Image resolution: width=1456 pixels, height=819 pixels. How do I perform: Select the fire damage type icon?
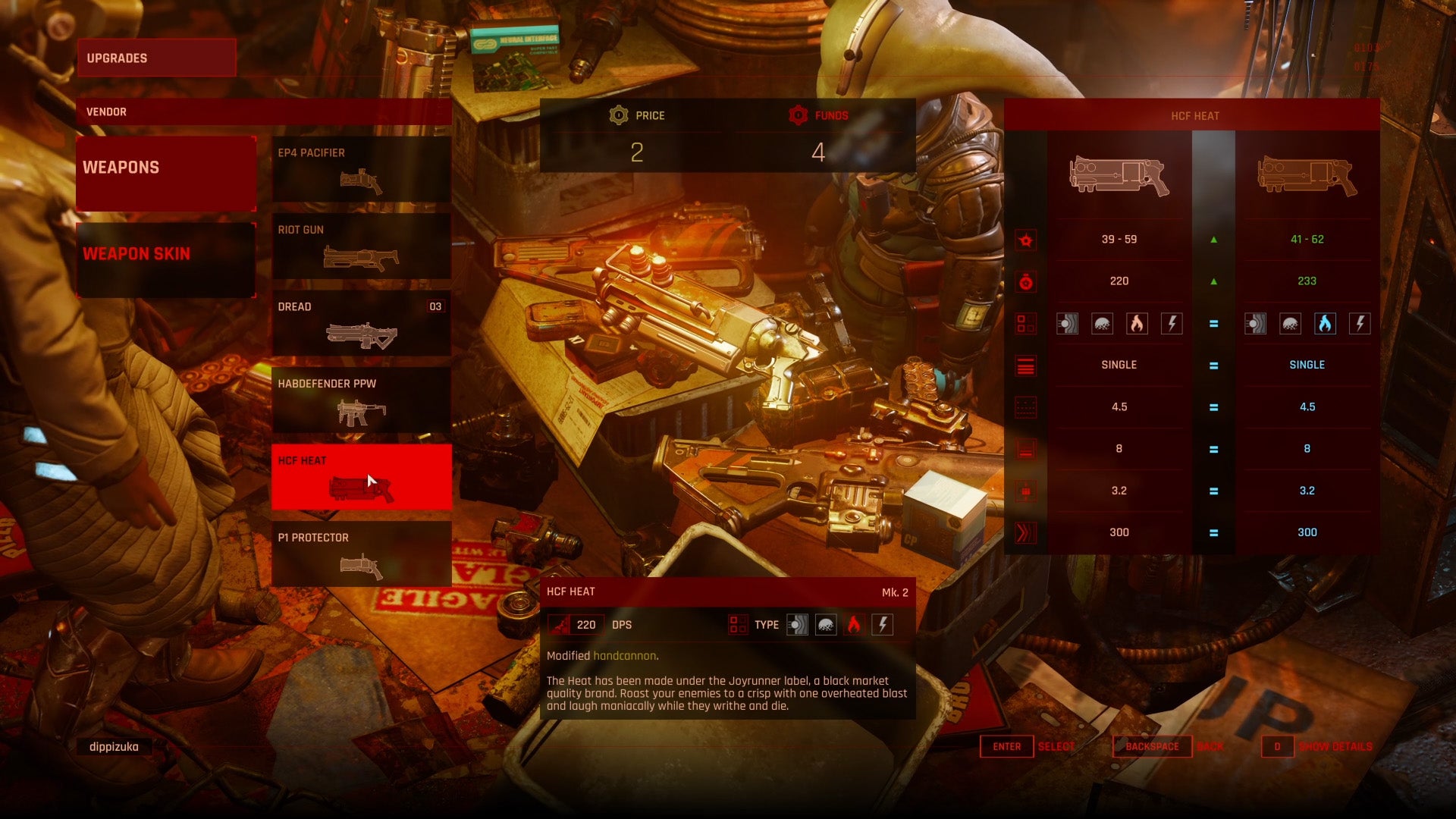1137,323
